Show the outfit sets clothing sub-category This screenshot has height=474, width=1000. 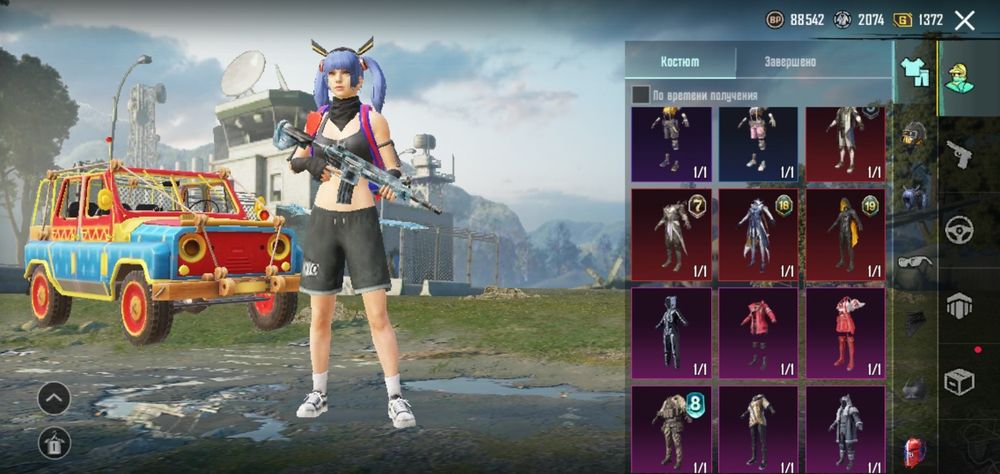click(x=914, y=71)
